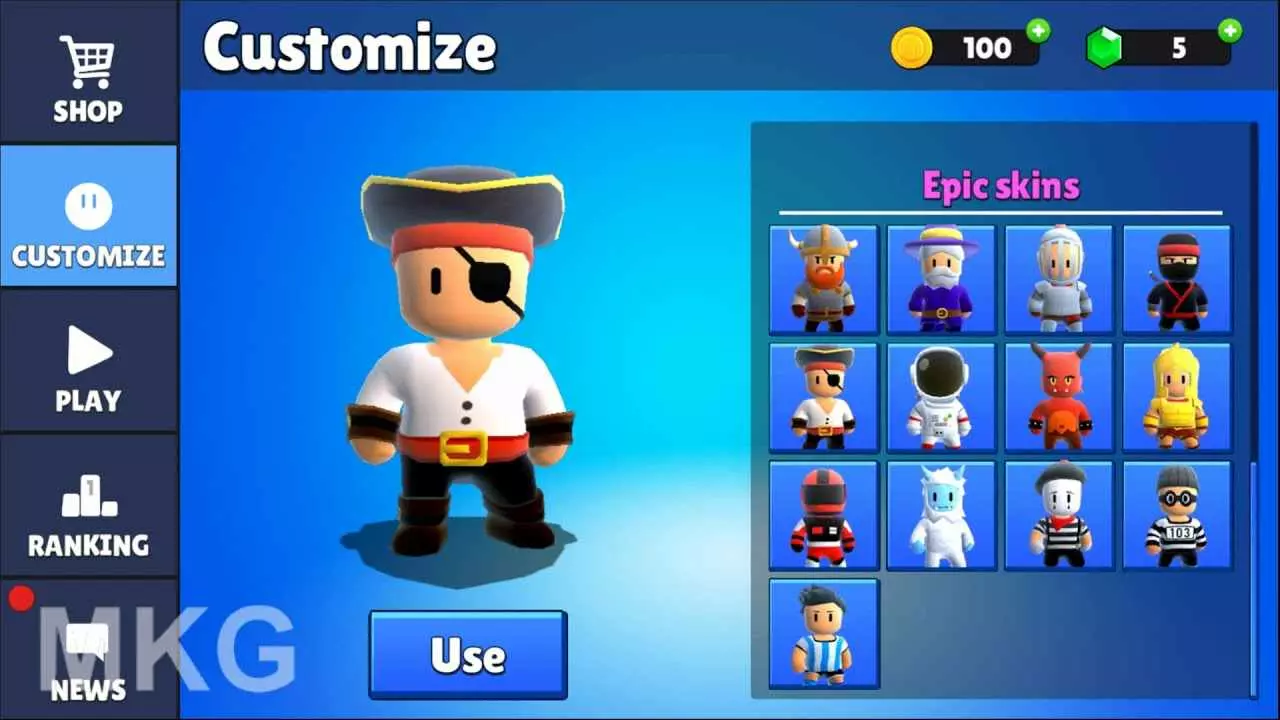Select the yeti skin
This screenshot has width=1280, height=720.
(940, 515)
